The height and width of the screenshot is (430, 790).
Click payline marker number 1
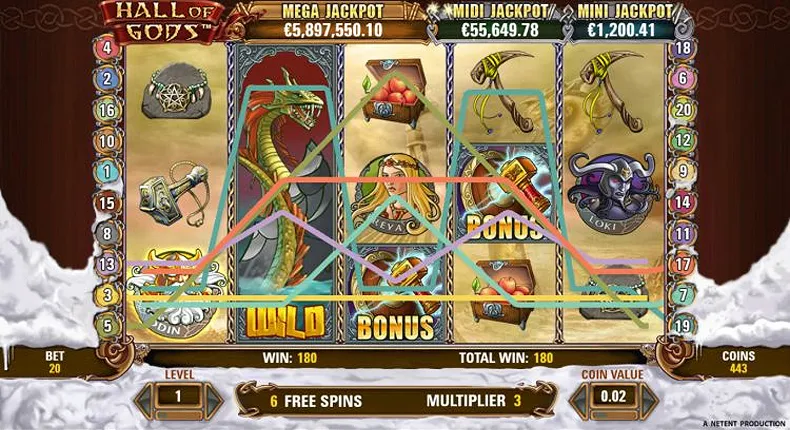[107, 171]
